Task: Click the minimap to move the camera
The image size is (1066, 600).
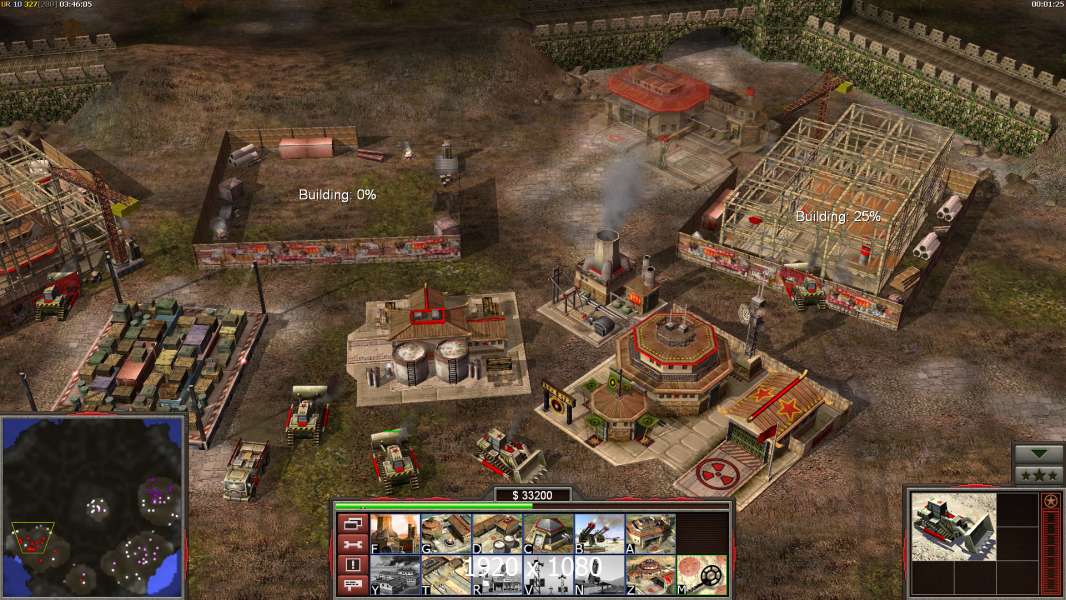Action: (x=94, y=505)
